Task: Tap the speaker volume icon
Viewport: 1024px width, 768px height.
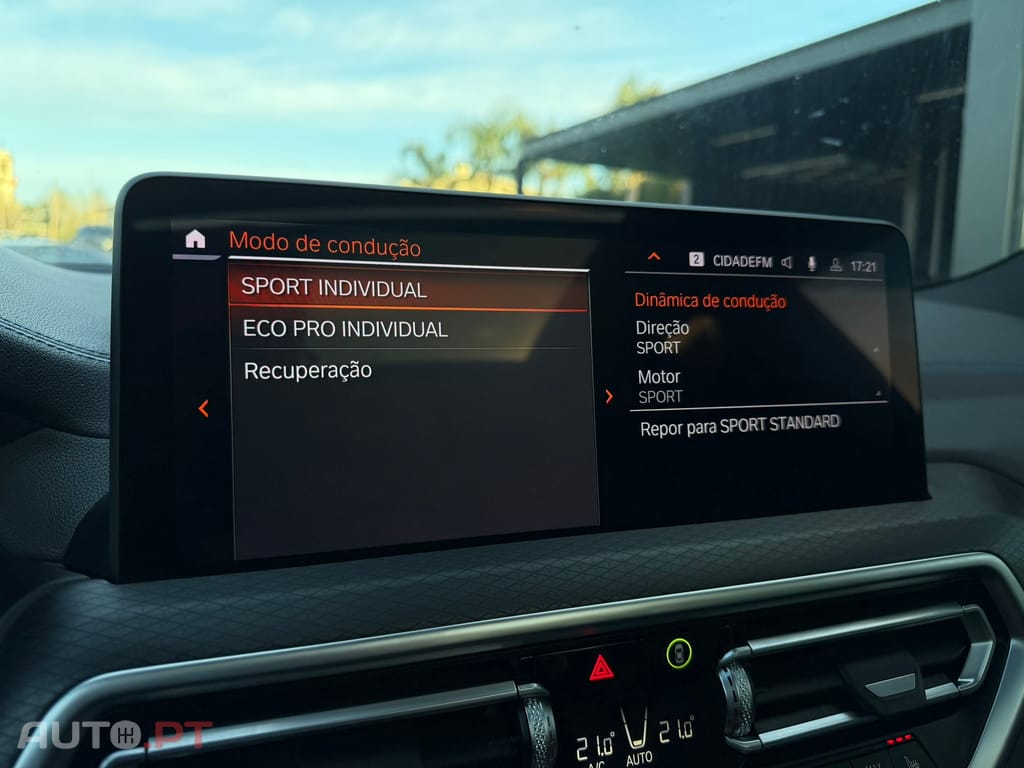Action: (787, 263)
